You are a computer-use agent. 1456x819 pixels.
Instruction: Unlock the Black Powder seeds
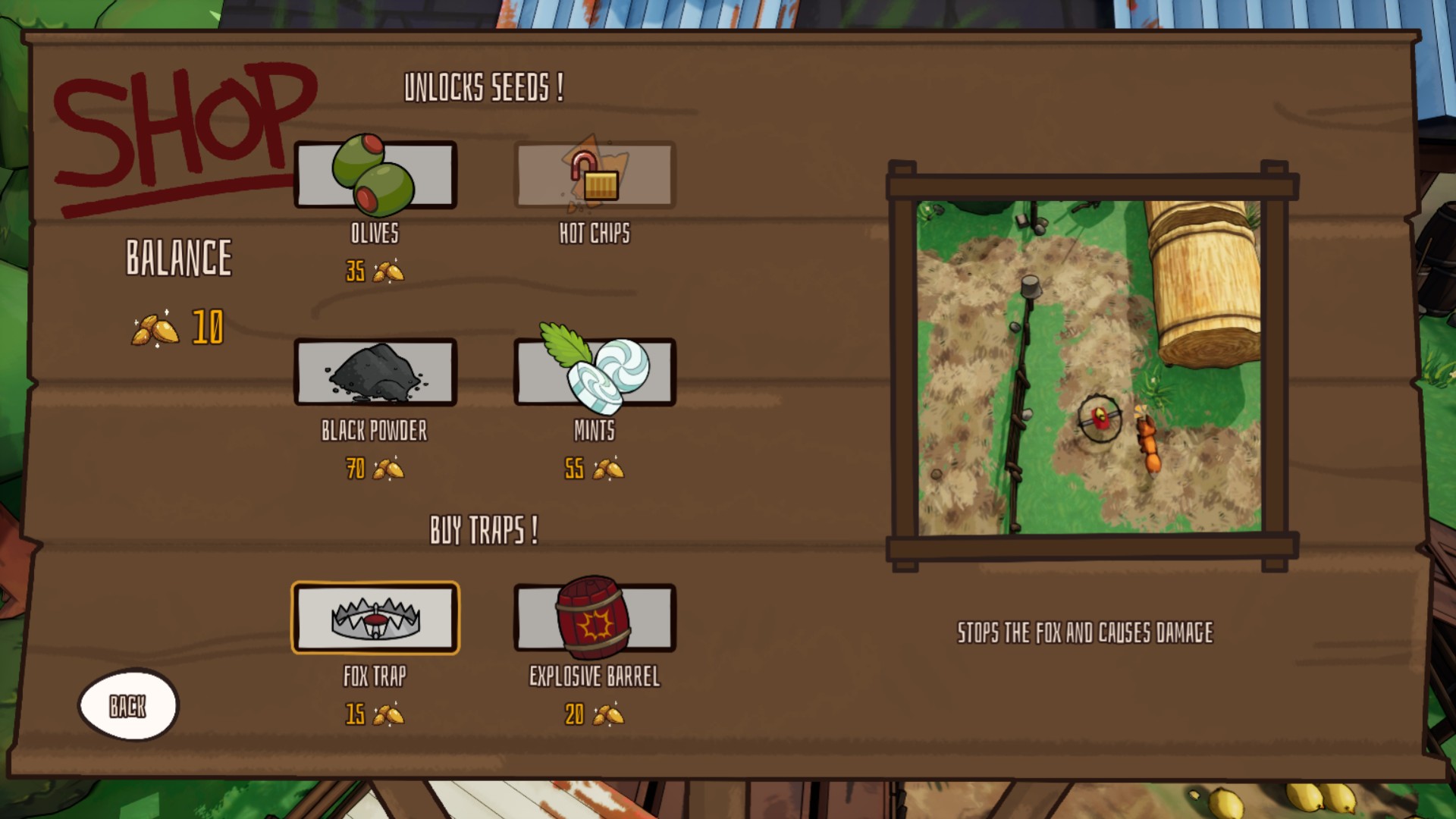[375, 372]
